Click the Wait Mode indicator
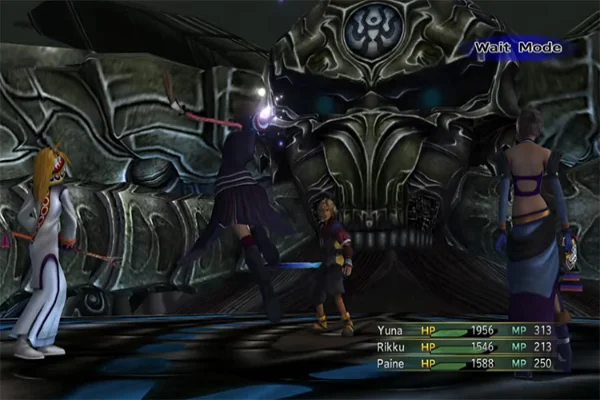The image size is (600, 400). [x=517, y=47]
